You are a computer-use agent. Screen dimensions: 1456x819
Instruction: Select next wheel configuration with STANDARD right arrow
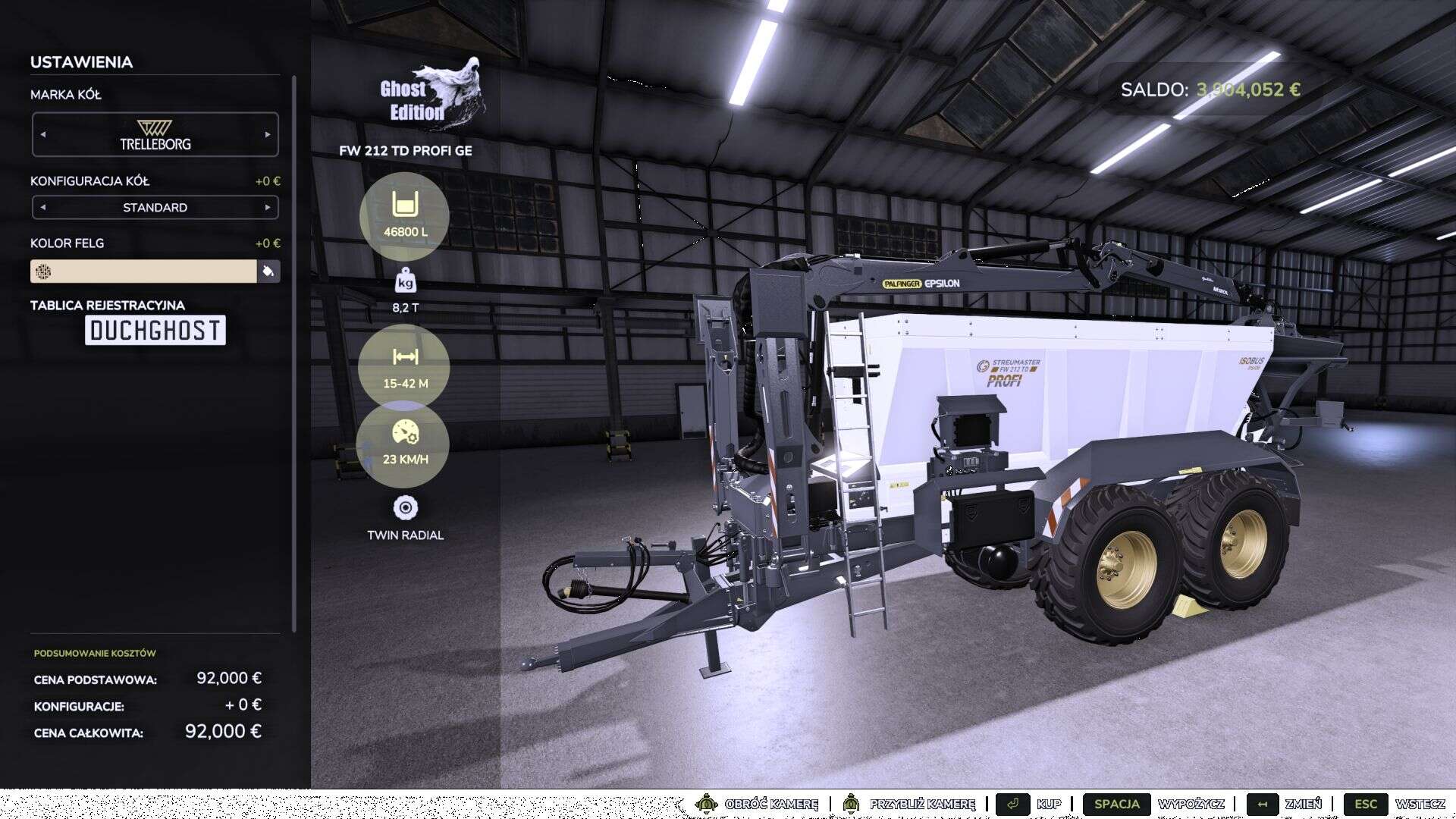coord(268,206)
